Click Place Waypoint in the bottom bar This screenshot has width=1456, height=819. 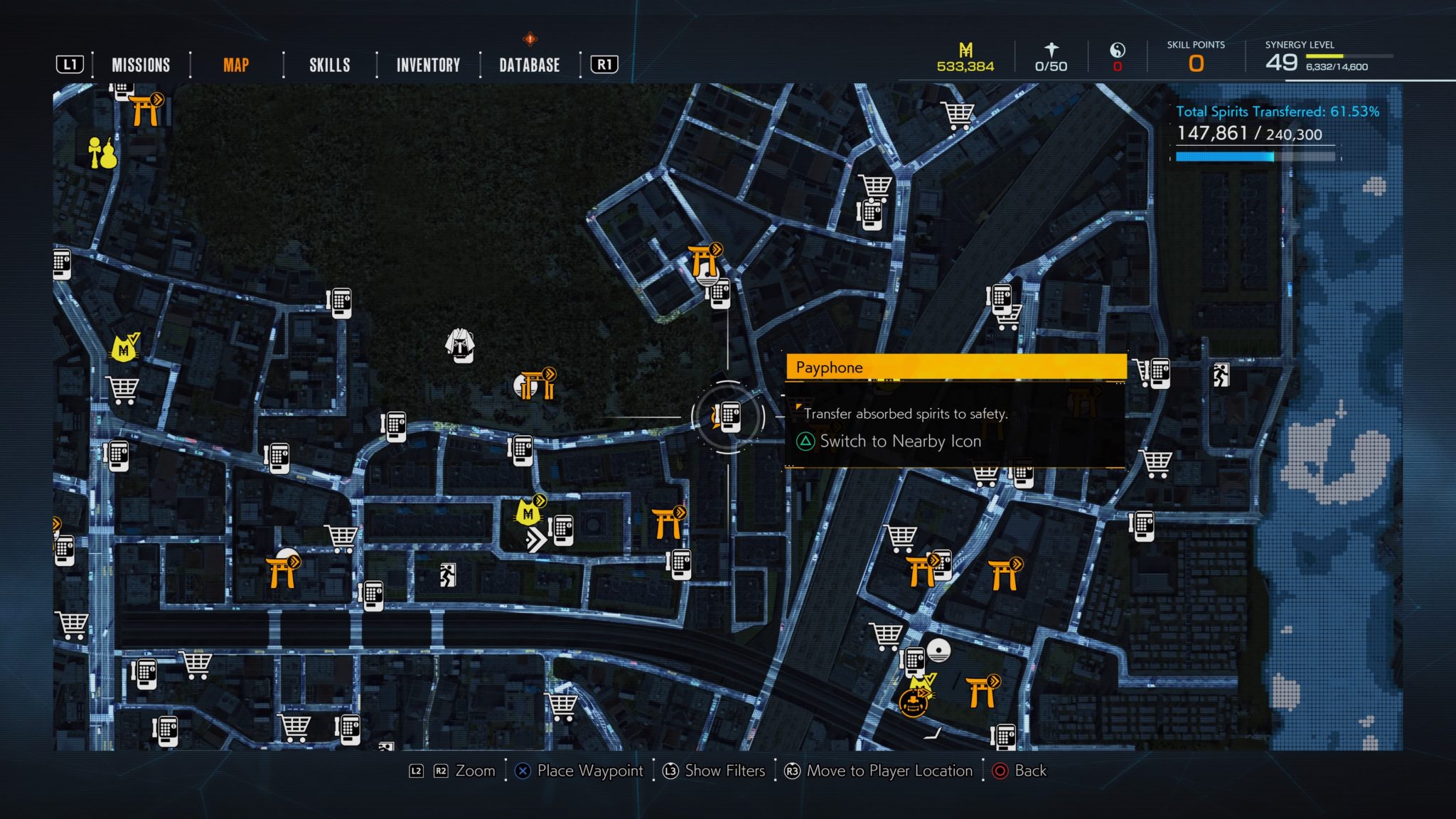point(591,771)
